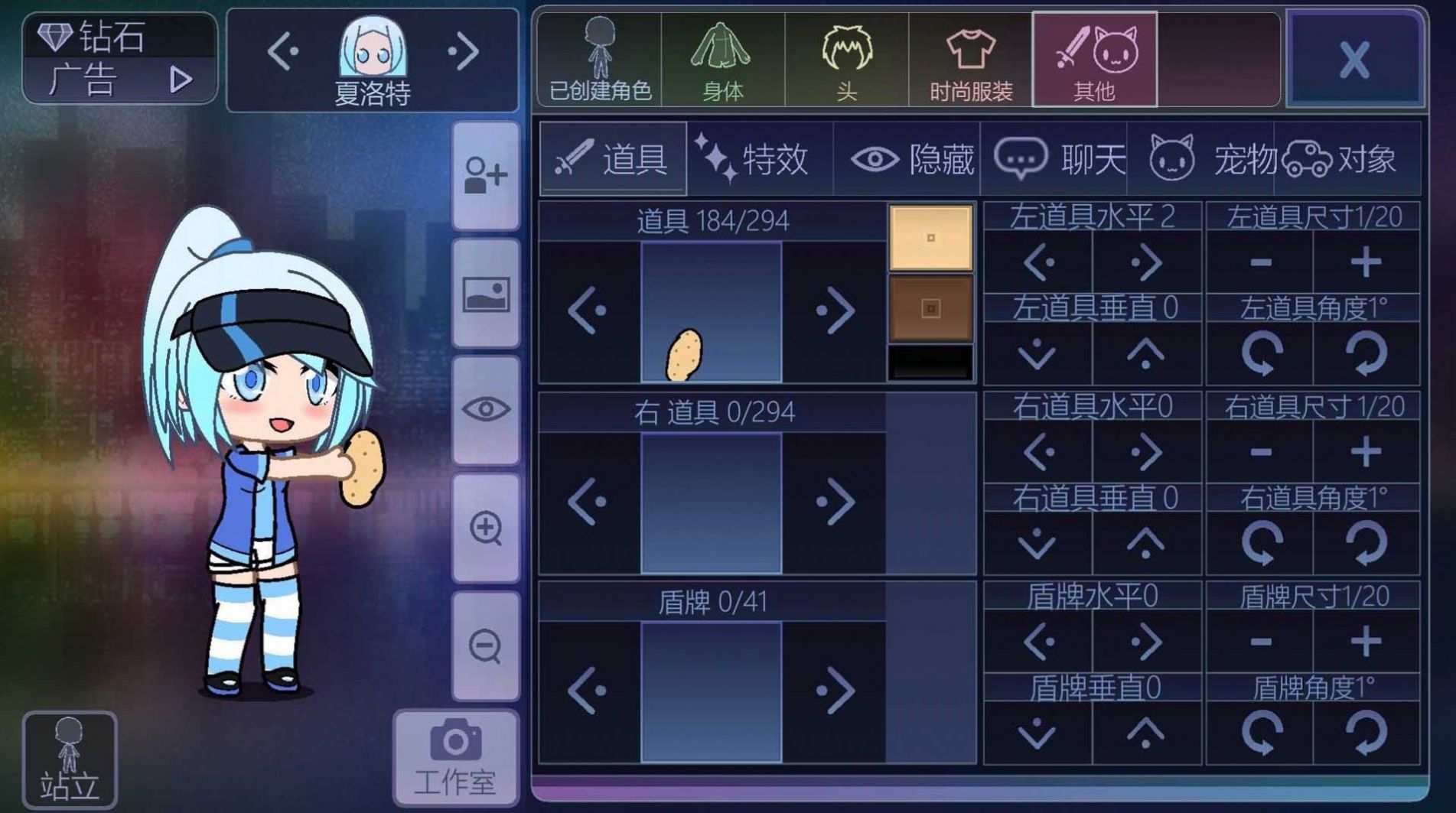Select the brown prop color swatch
The width and height of the screenshot is (1456, 813).
click(930, 310)
